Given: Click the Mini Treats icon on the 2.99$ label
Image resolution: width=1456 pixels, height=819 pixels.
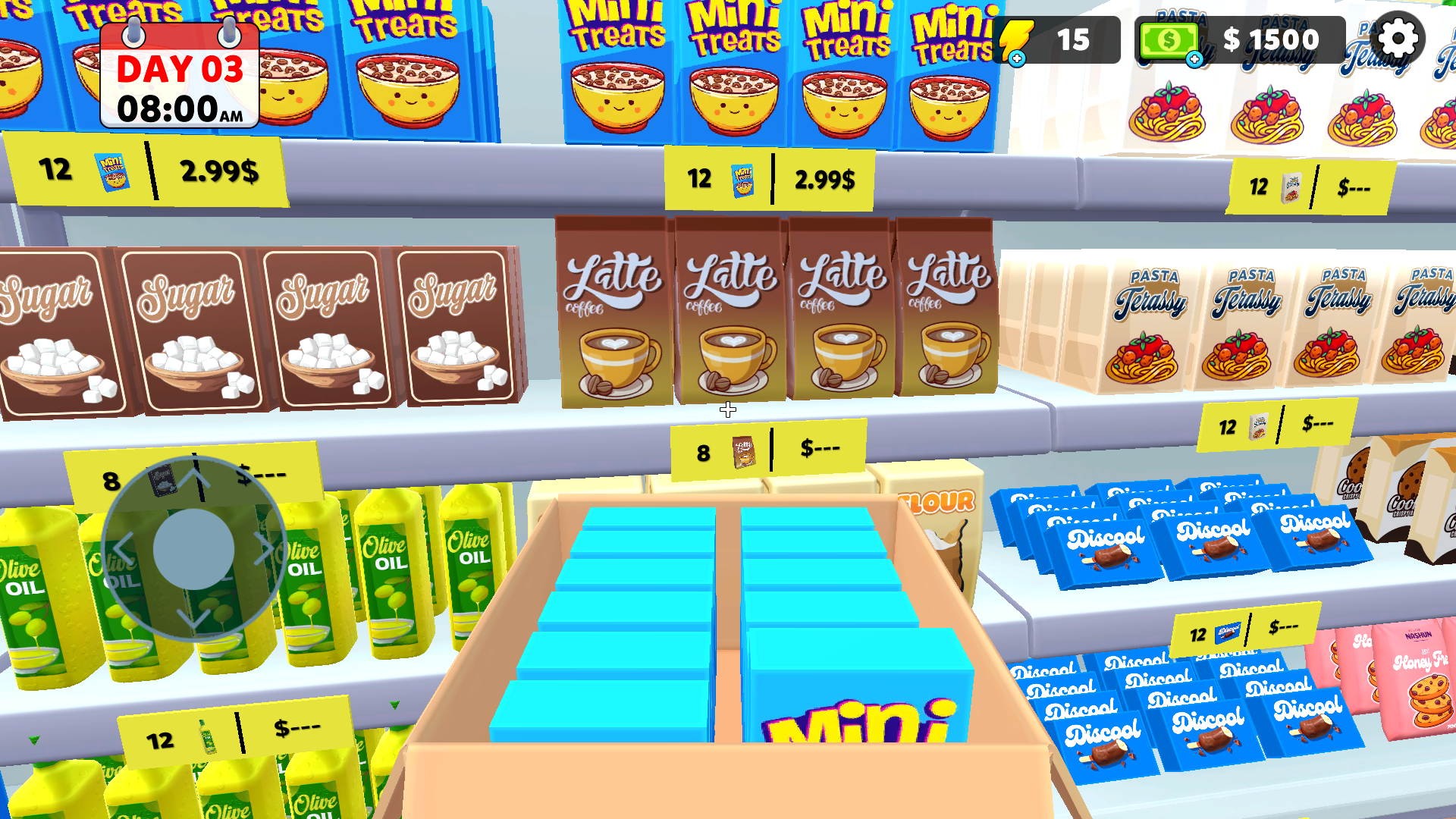Looking at the screenshot, I should tap(742, 179).
